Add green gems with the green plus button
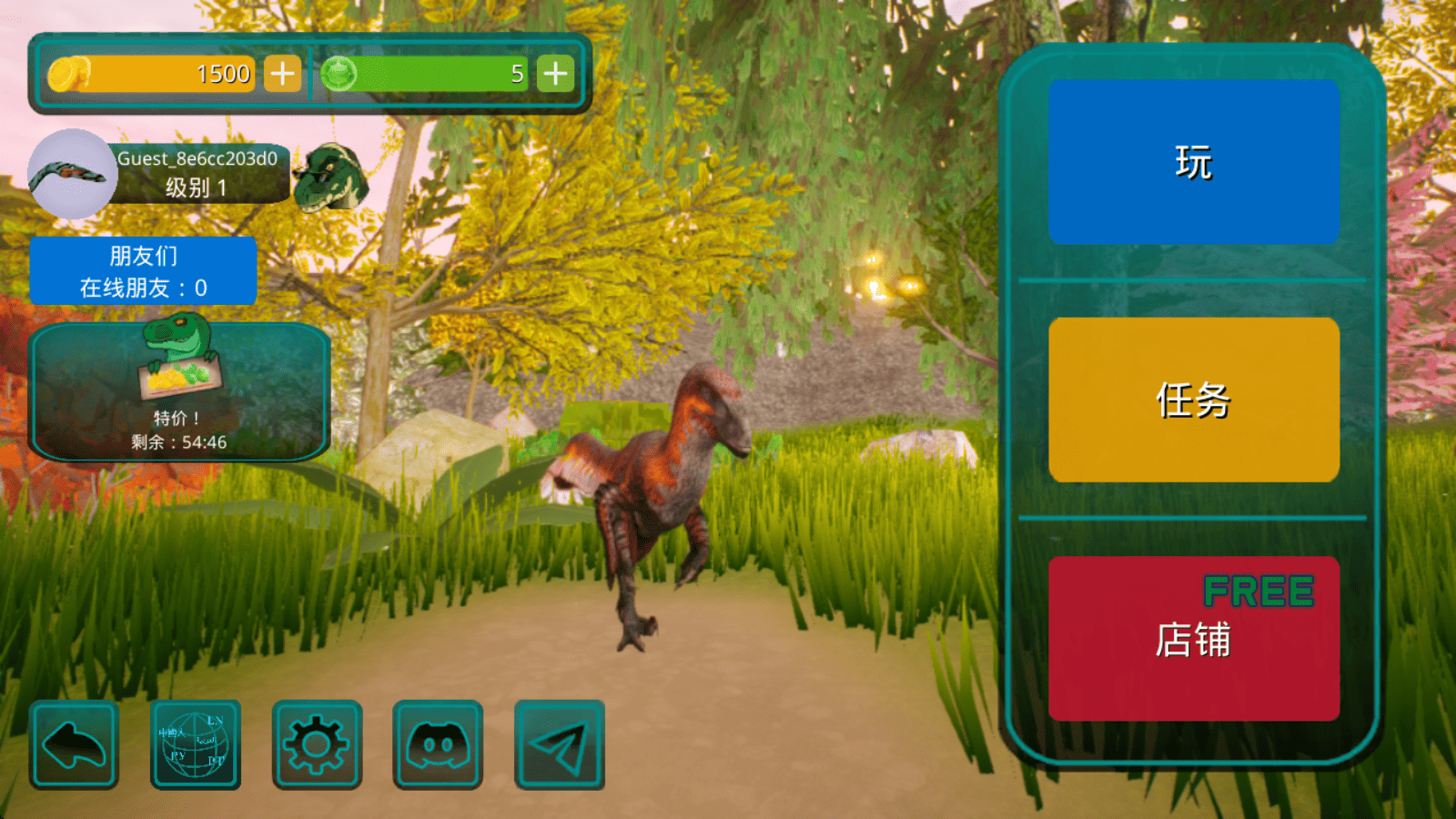The image size is (1456, 819). (x=555, y=74)
